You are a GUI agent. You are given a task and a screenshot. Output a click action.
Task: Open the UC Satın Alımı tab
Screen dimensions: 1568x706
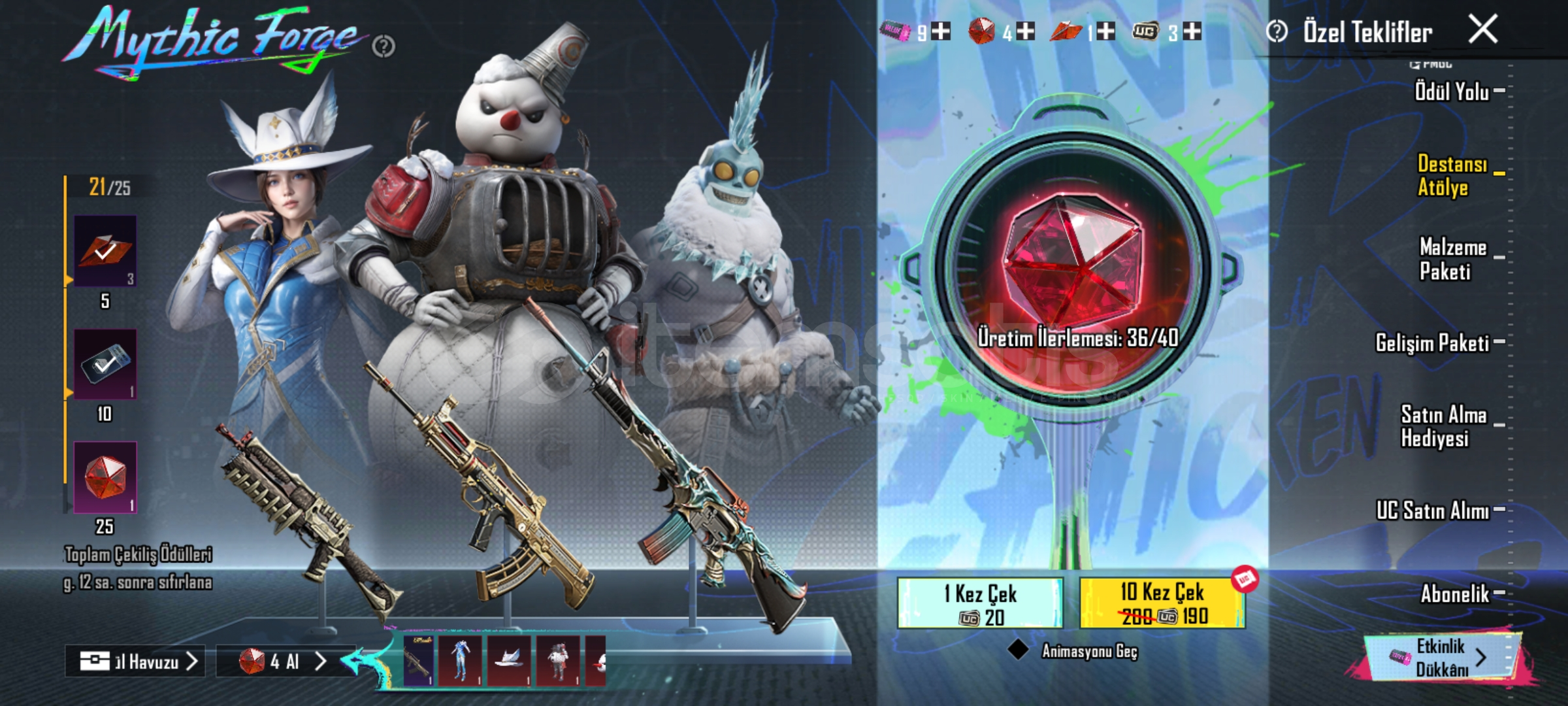coord(1432,510)
